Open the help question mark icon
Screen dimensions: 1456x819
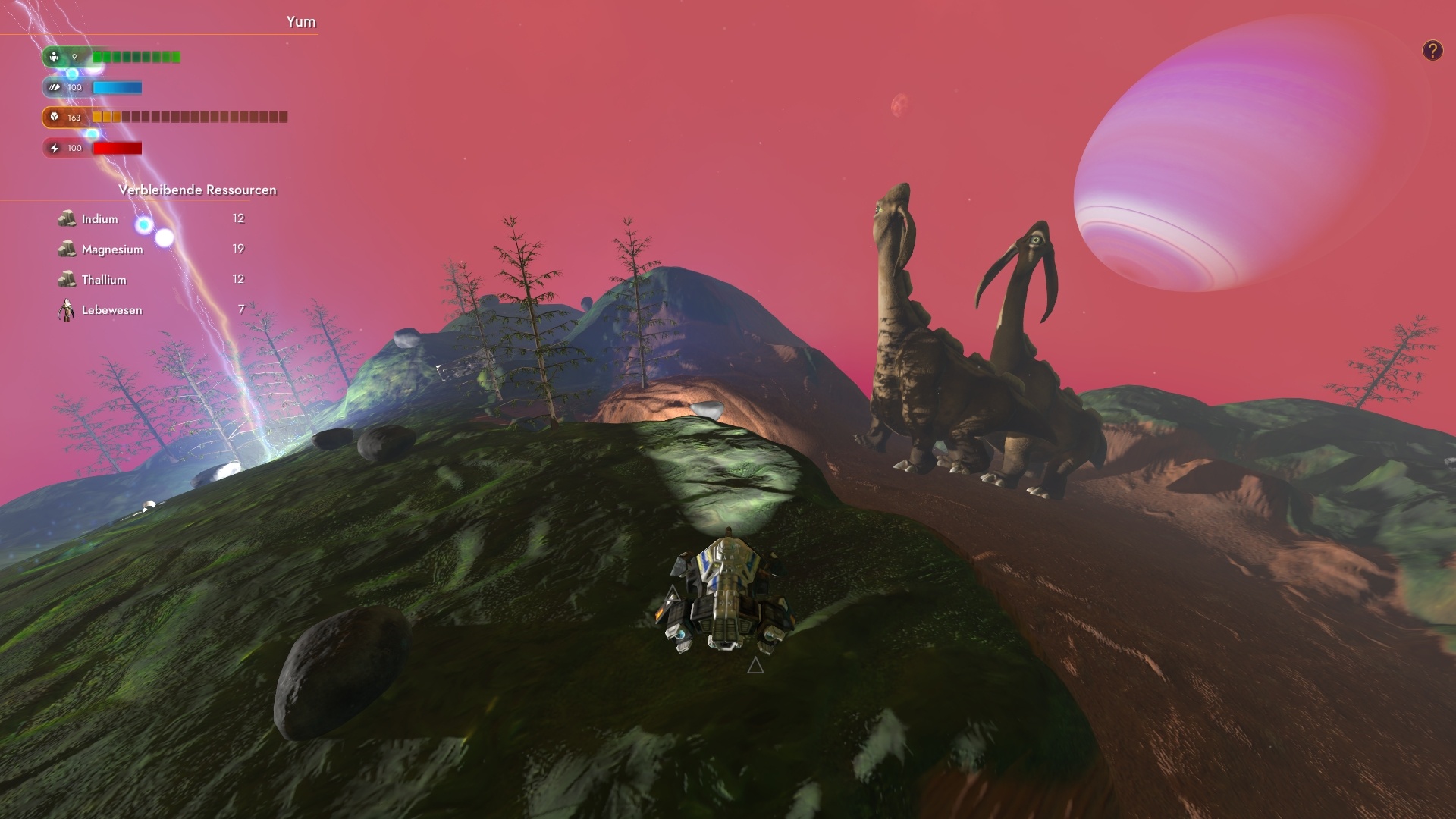[x=1432, y=50]
